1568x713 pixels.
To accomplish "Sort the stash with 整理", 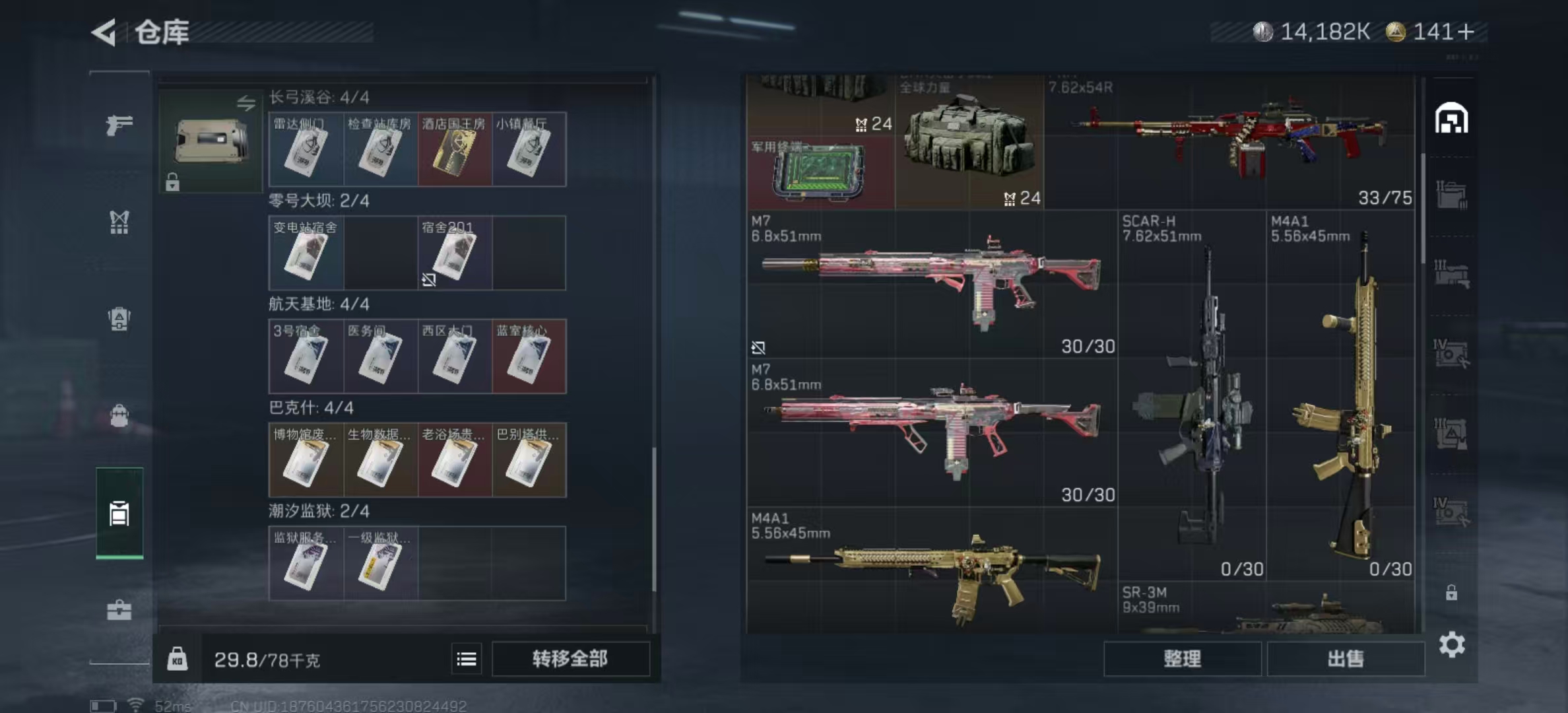I will point(1182,658).
